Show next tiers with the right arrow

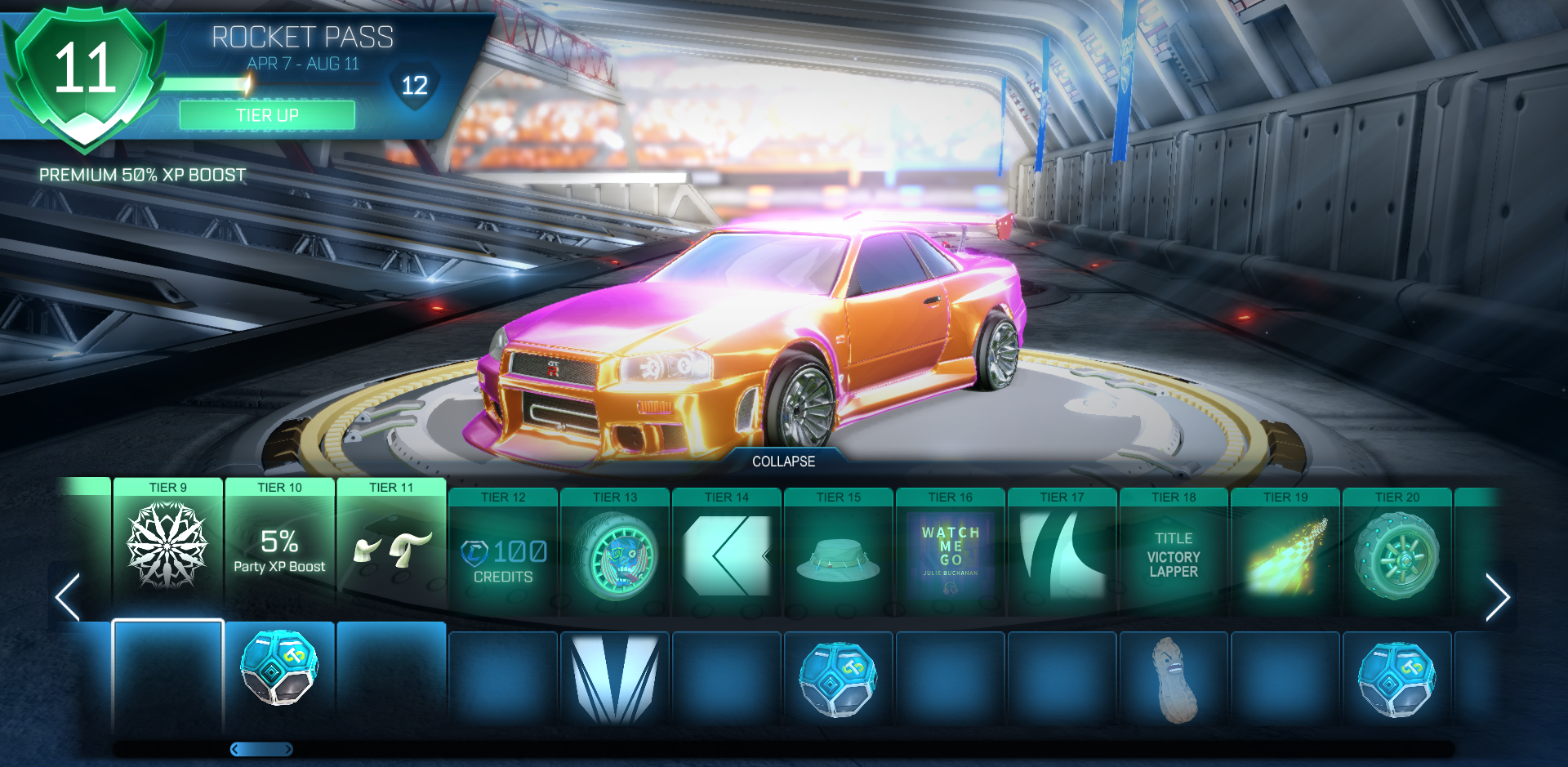pos(1497,597)
